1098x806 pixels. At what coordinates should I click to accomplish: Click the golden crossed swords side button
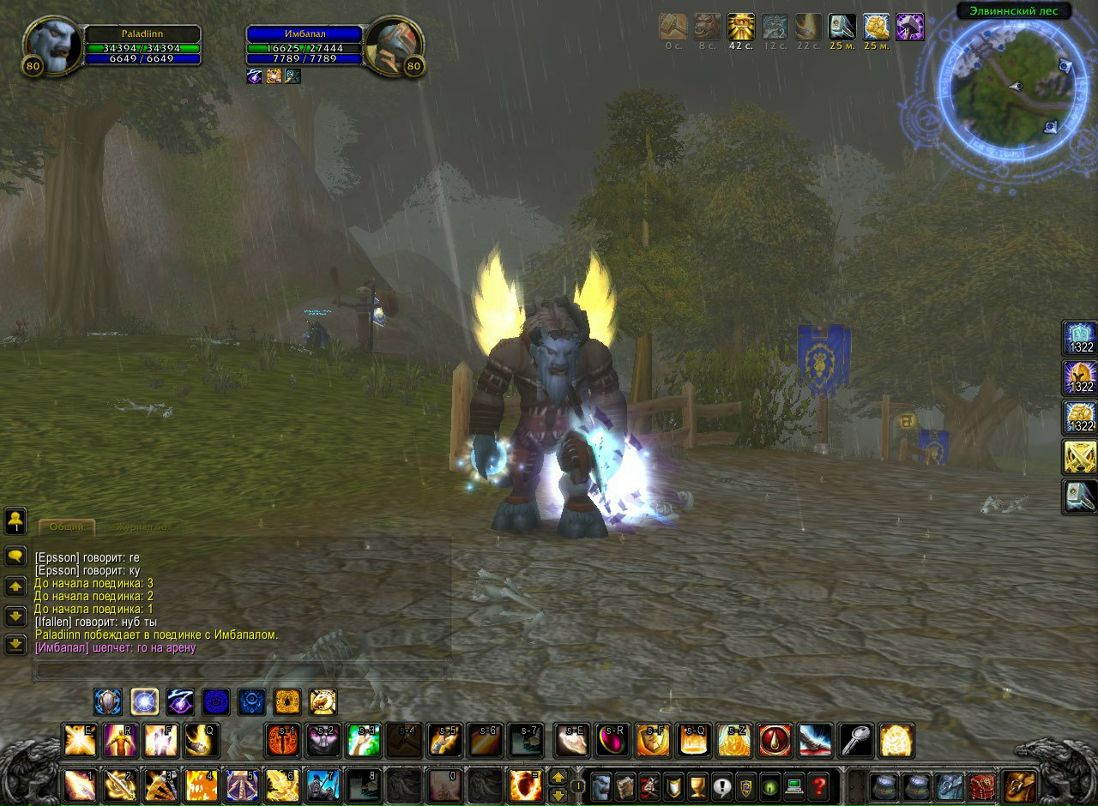(1080, 457)
